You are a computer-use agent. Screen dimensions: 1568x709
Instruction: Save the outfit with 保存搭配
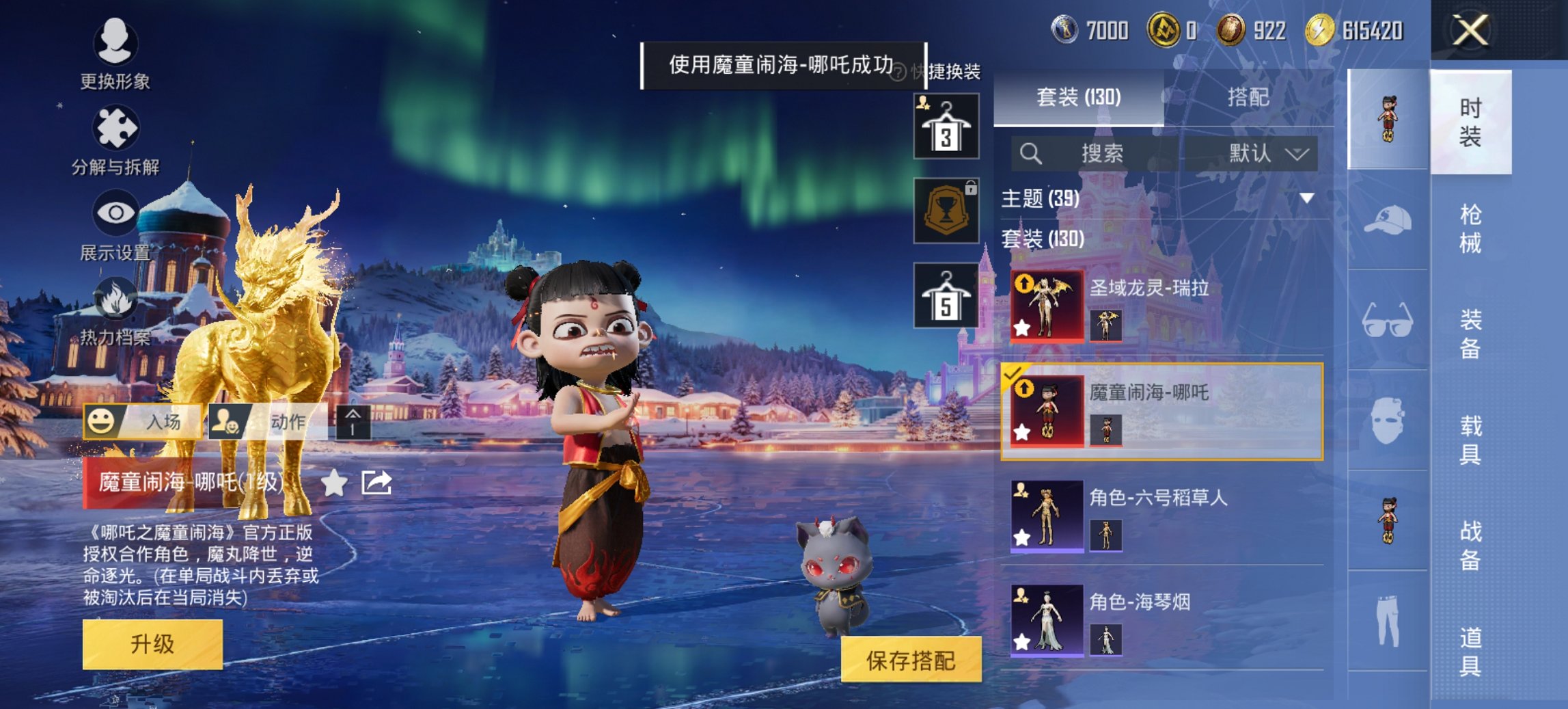(911, 660)
